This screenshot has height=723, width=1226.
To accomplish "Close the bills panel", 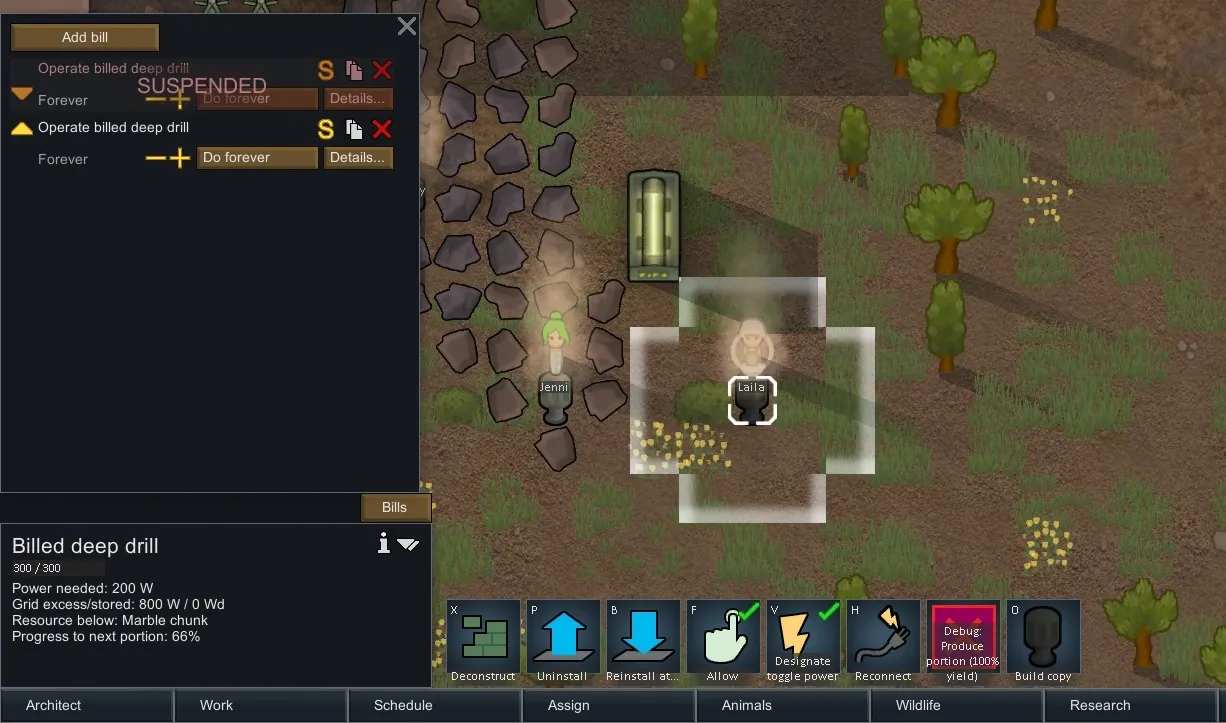I will 406,27.
